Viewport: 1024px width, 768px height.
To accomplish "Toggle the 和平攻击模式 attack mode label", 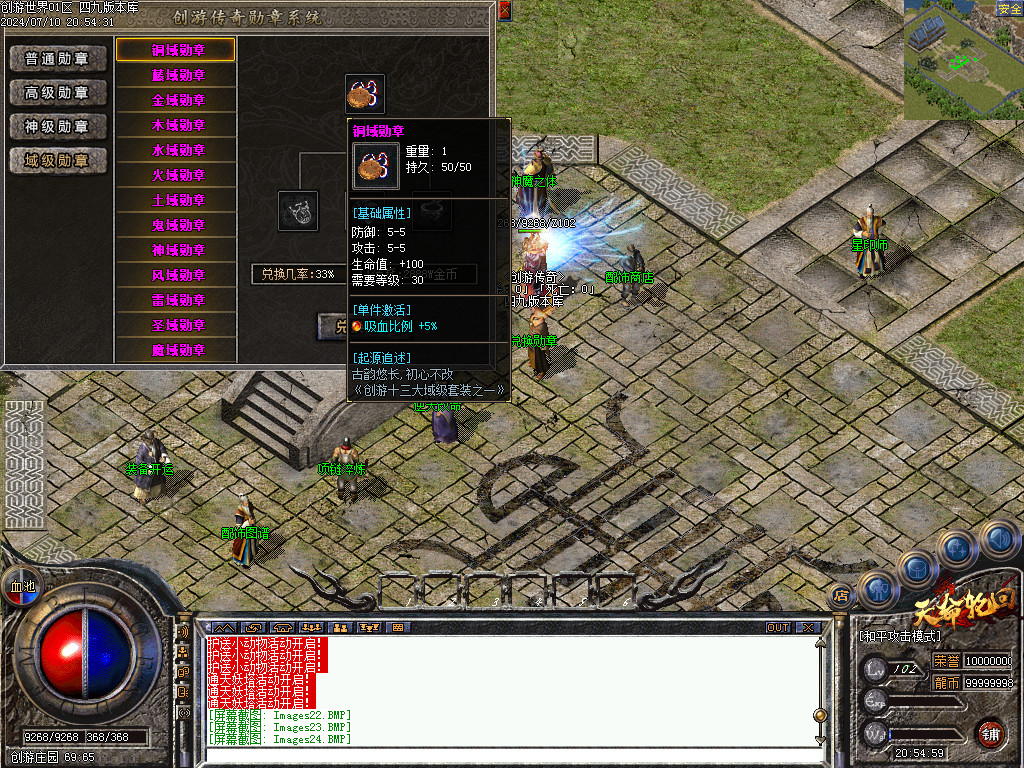I will pos(900,636).
